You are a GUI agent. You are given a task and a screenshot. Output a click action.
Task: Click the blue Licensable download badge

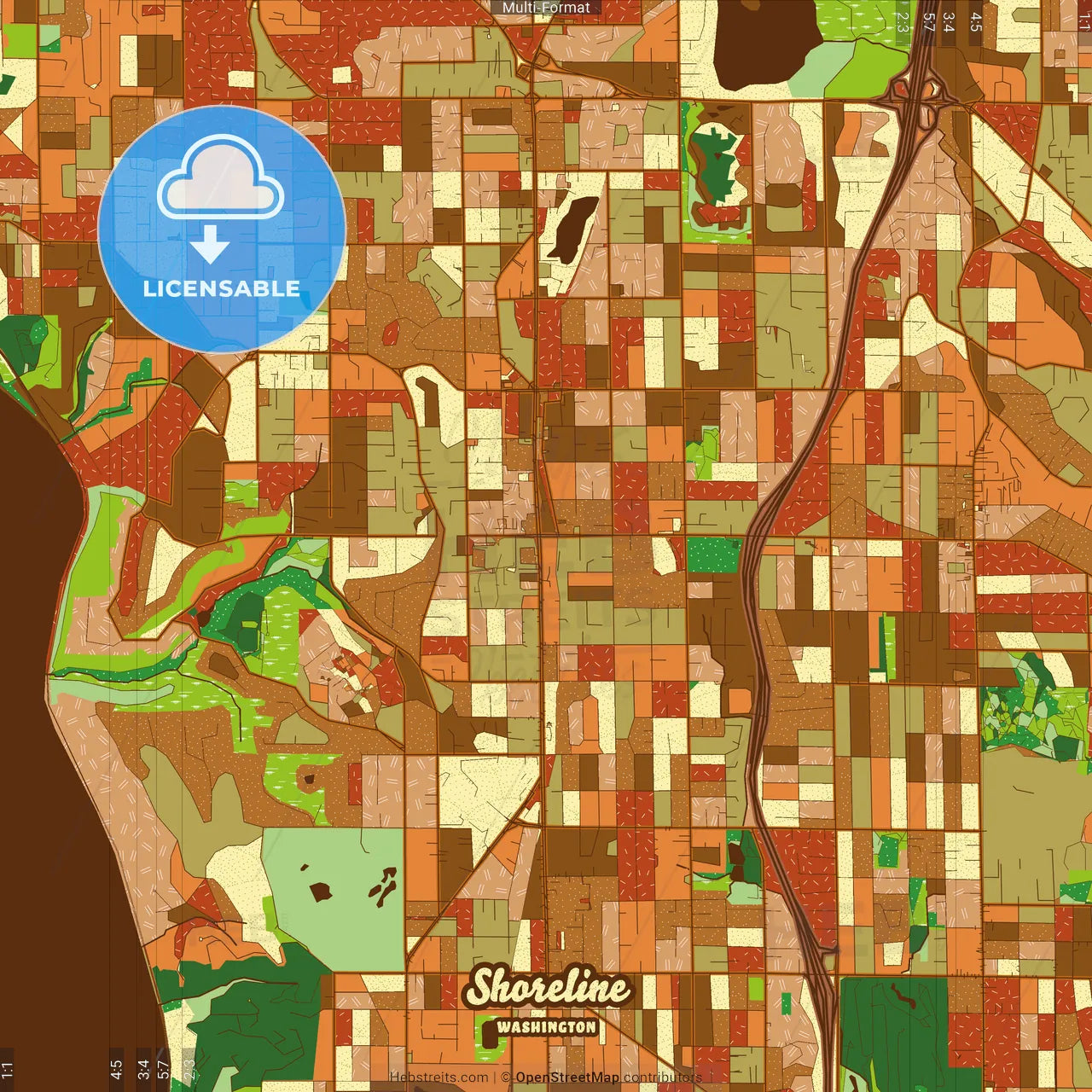(222, 229)
